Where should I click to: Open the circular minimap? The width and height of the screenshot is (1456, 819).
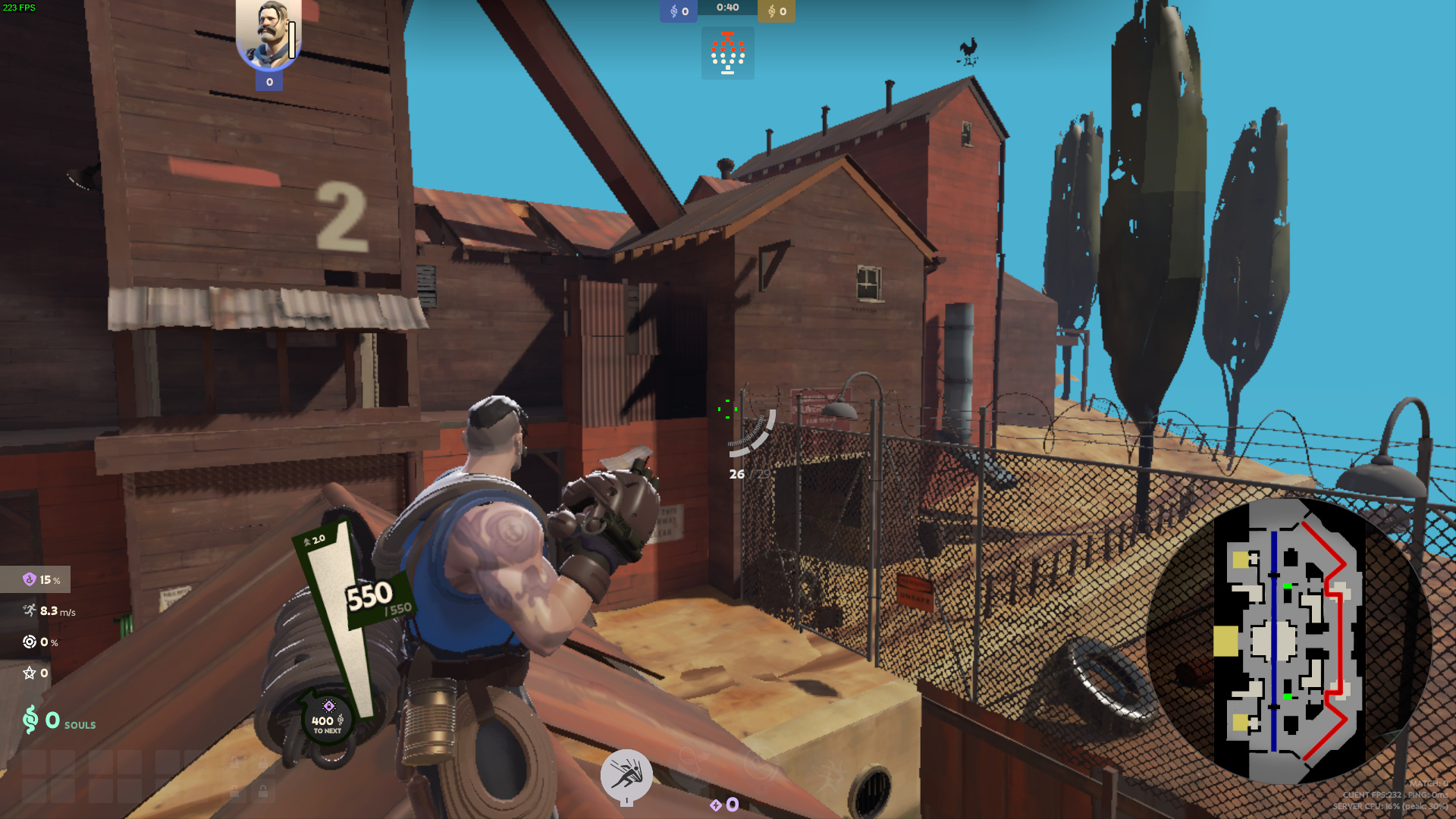click(1288, 641)
